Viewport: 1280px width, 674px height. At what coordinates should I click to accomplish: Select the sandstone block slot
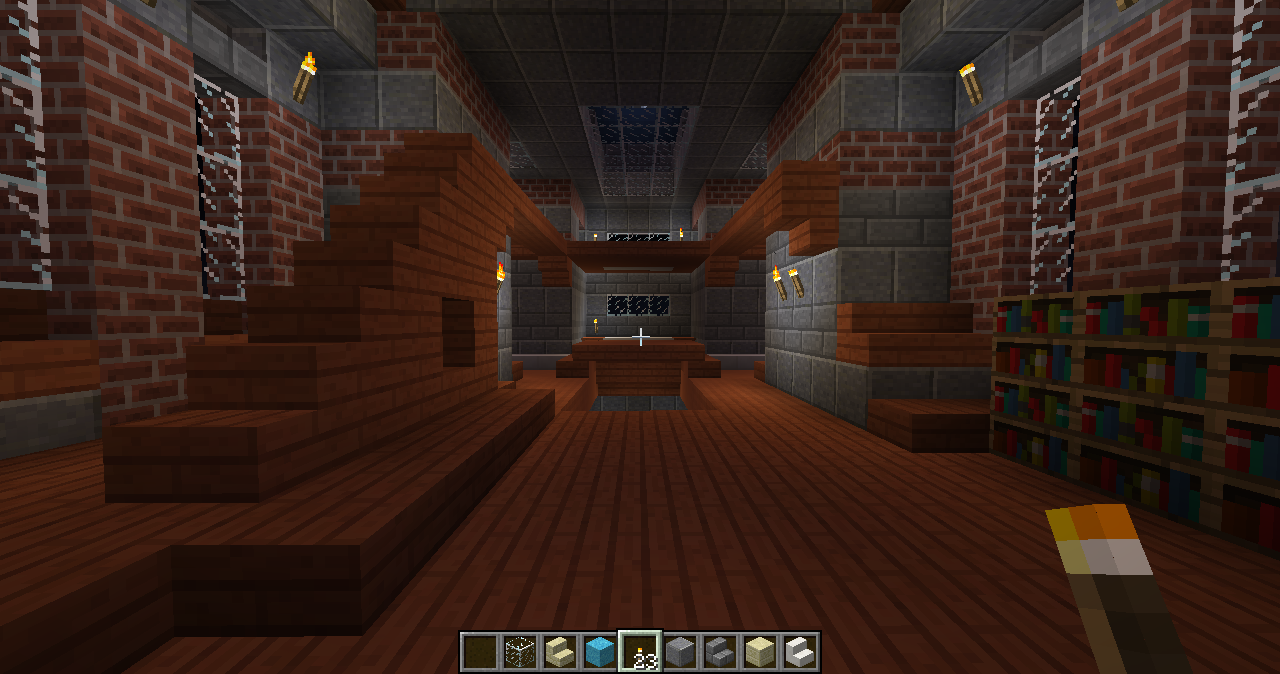(x=760, y=652)
